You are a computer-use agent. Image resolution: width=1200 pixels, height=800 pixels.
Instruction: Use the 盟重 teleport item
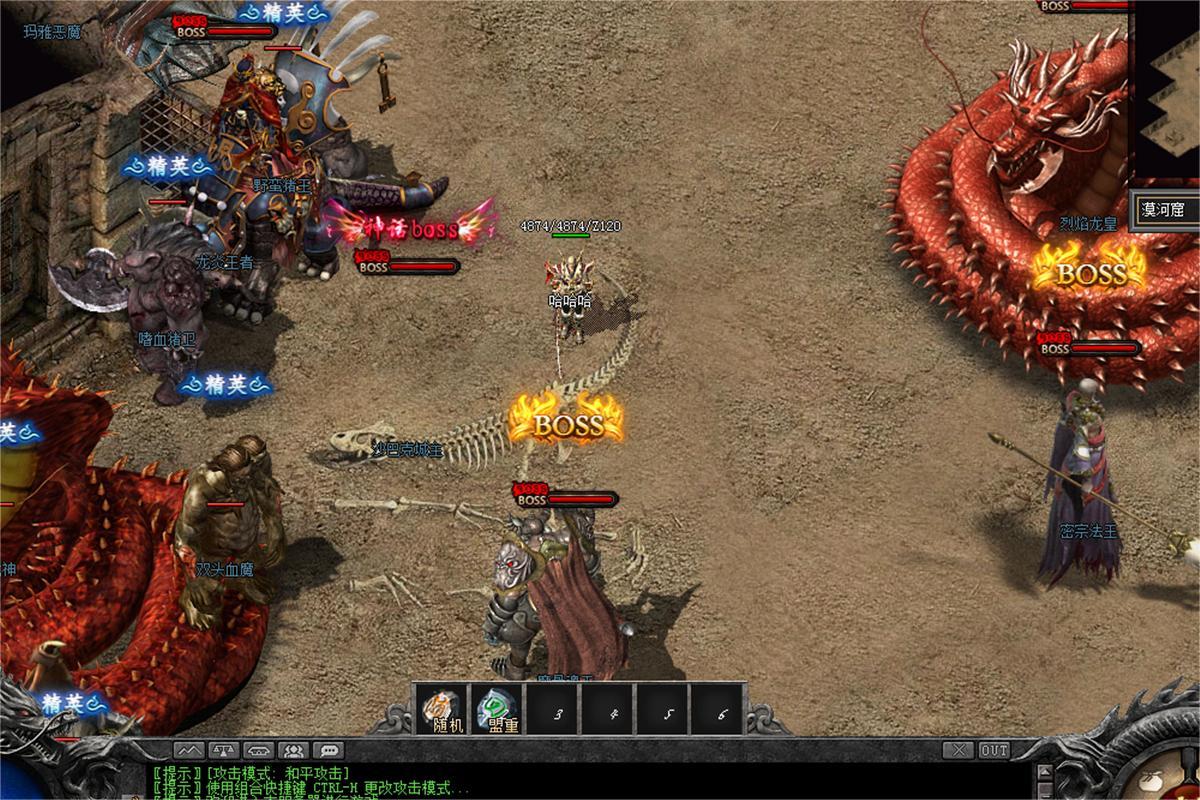(x=497, y=709)
